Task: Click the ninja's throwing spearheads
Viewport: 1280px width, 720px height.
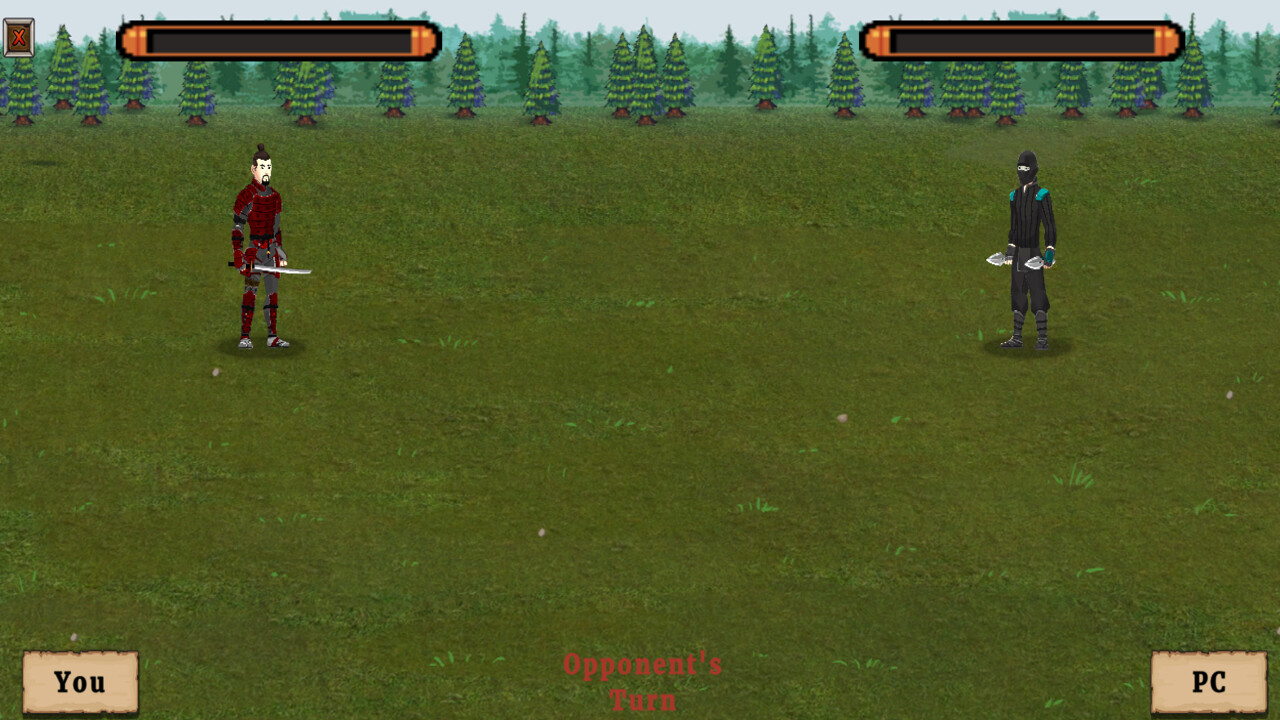Action: [1000, 263]
